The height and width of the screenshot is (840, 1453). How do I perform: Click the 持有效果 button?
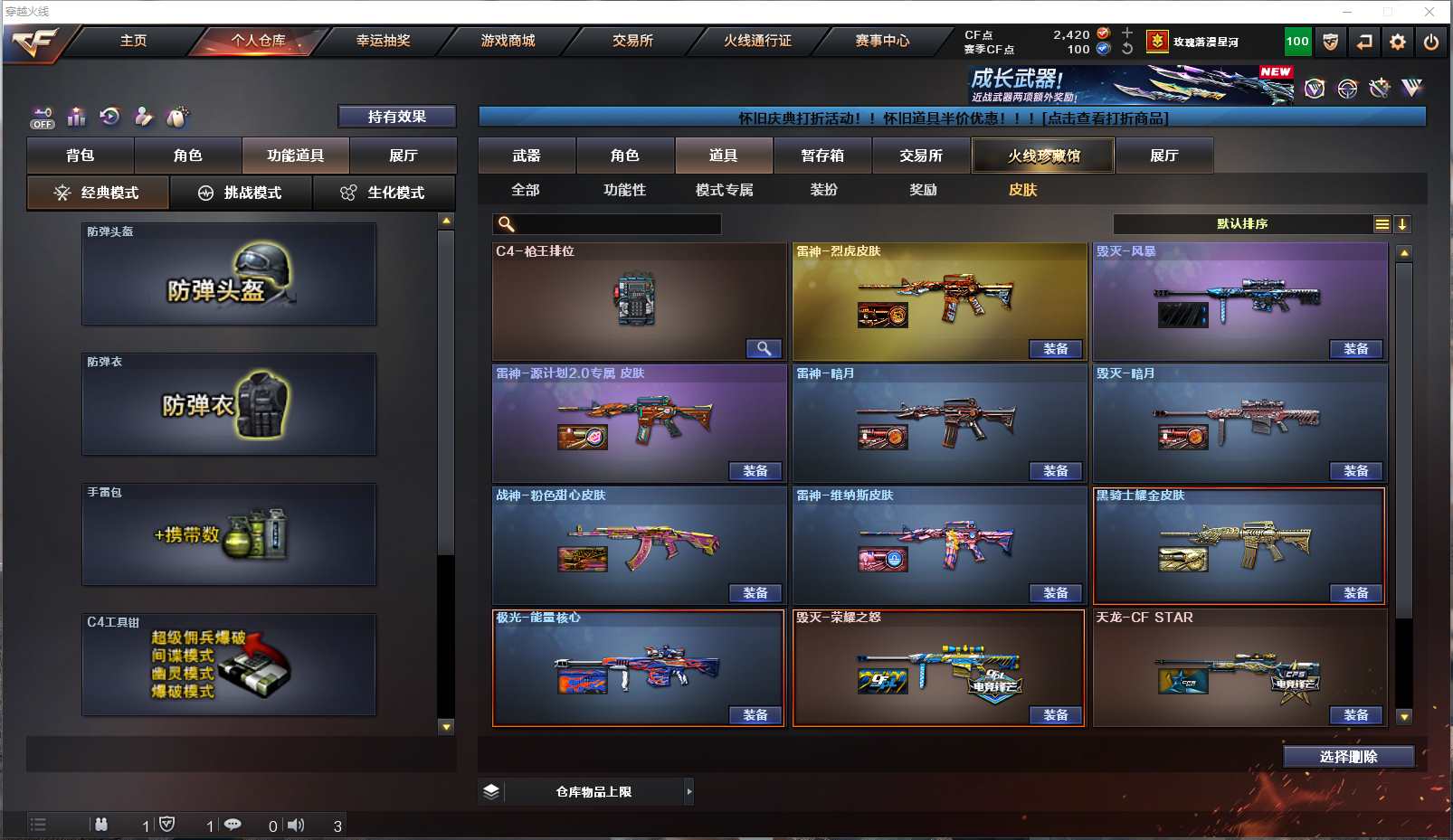pyautogui.click(x=396, y=117)
